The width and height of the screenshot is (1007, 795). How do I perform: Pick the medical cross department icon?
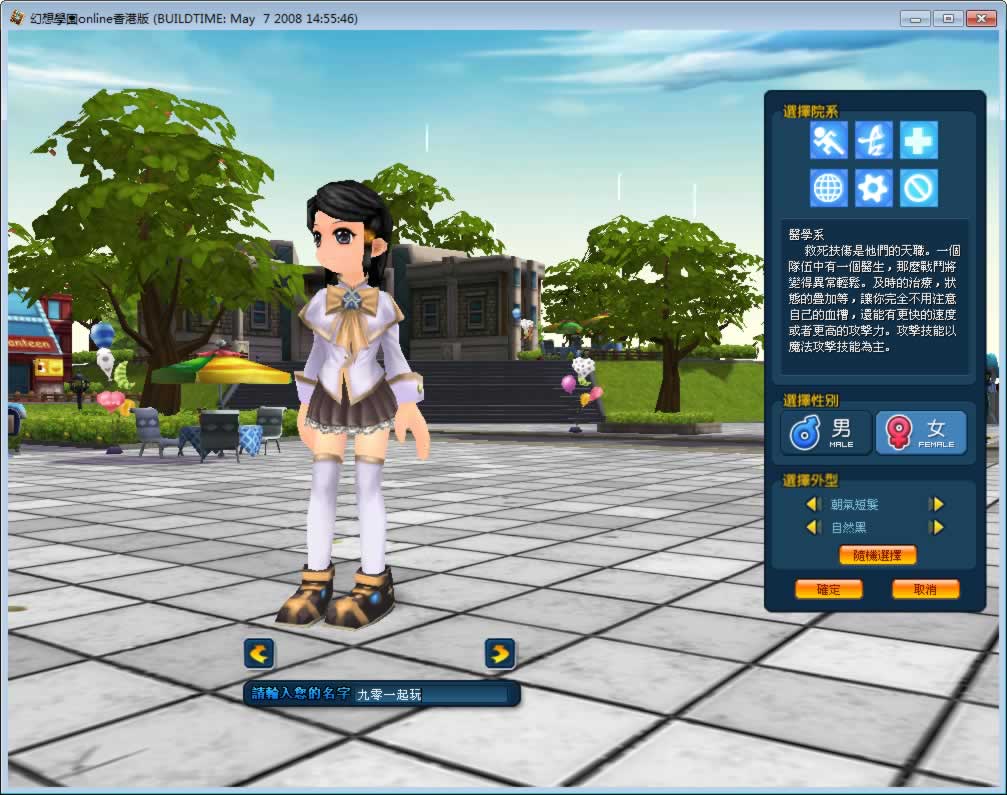tap(918, 140)
